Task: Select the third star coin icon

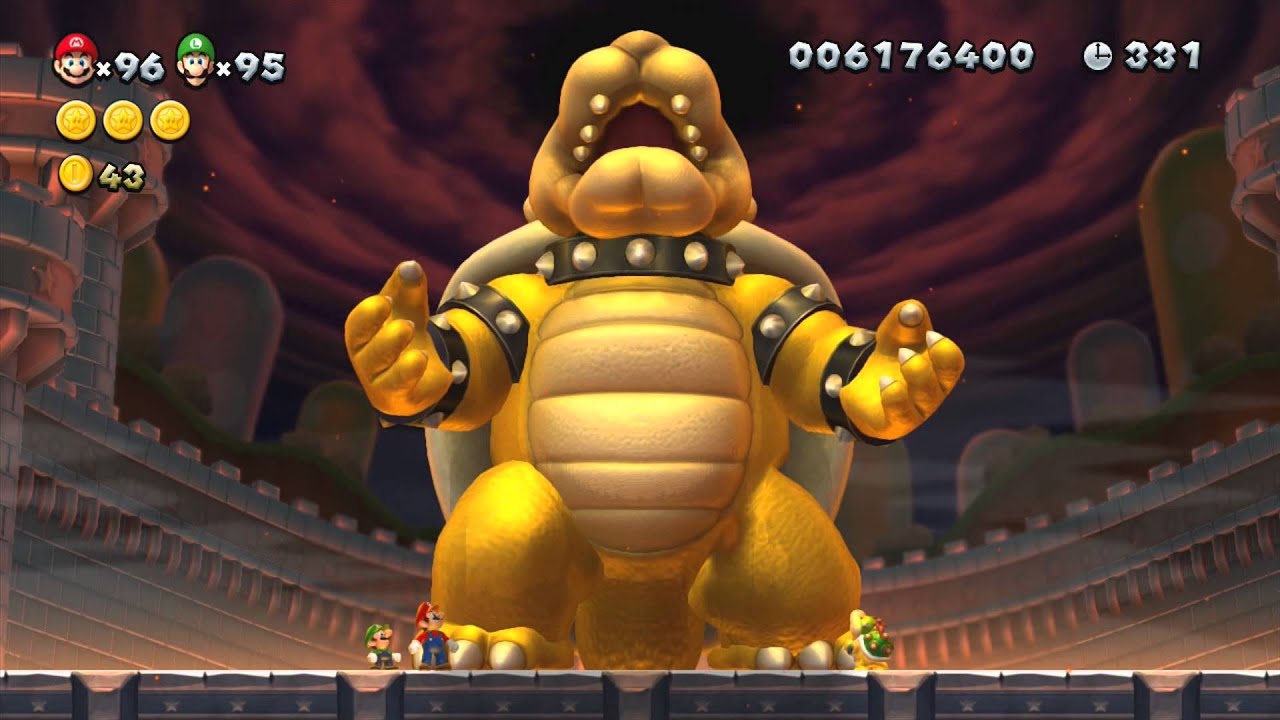Action: 169,118
